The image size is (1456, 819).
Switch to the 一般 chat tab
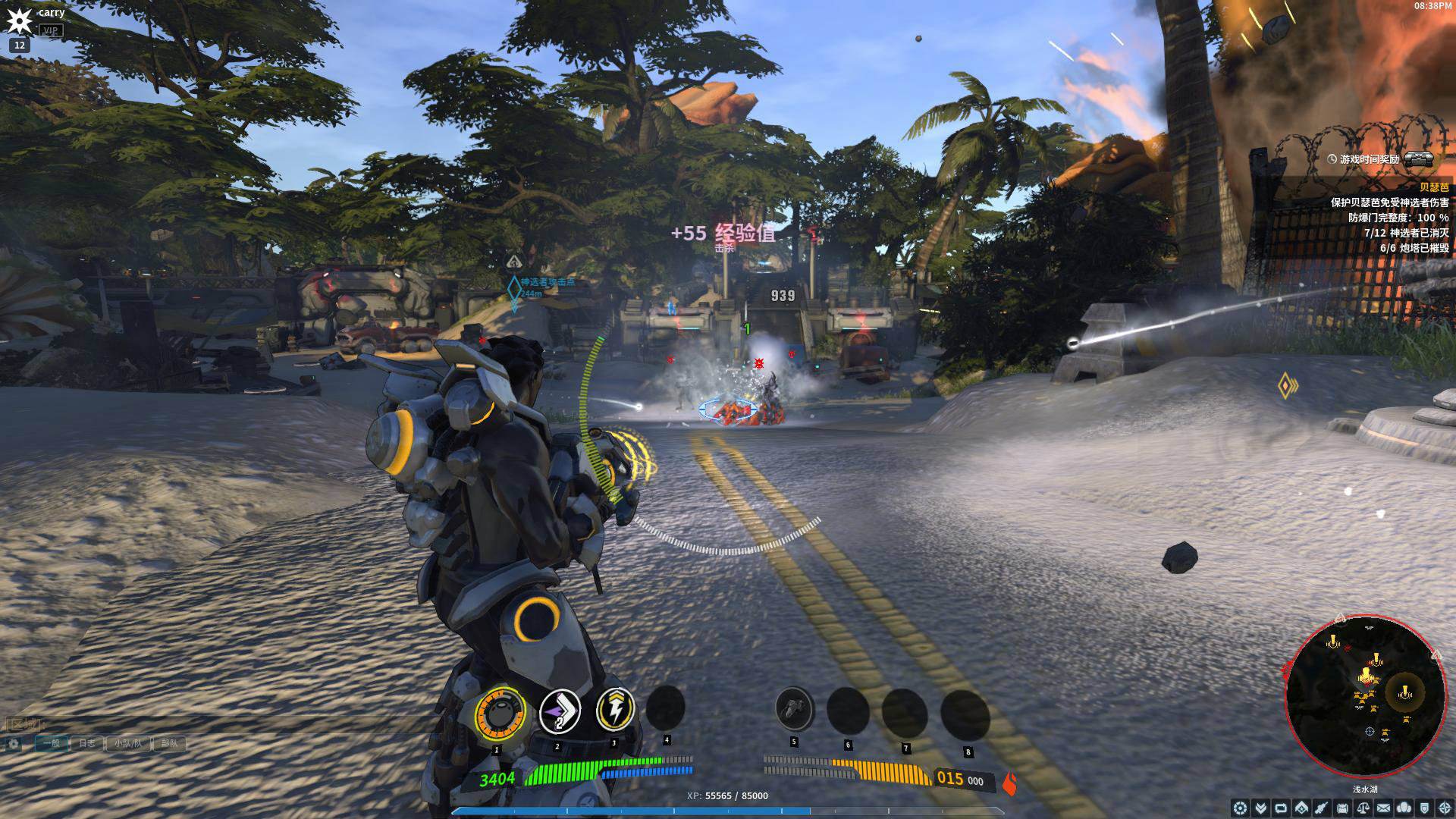tap(52, 743)
